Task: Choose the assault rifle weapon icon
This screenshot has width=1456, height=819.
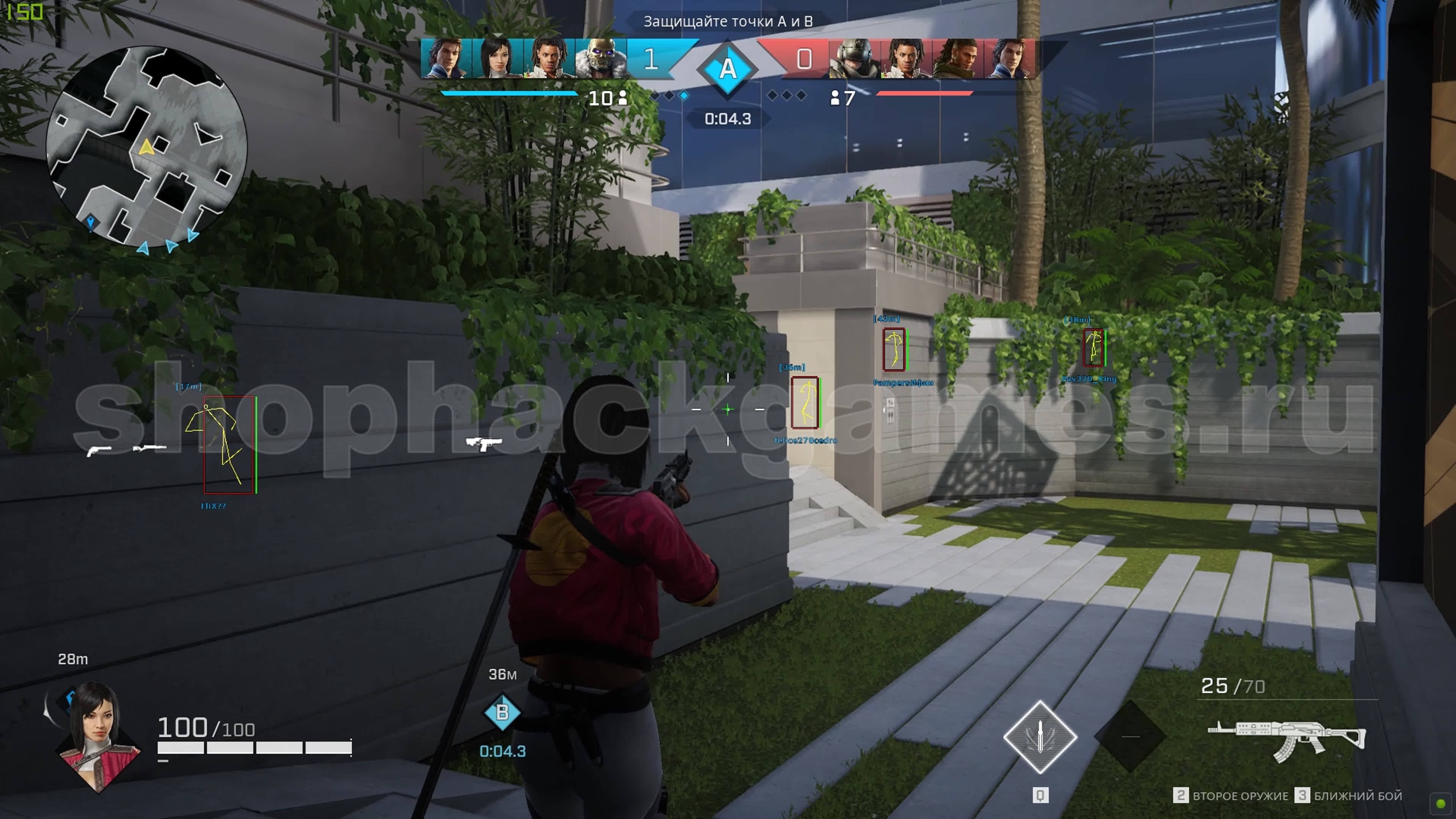Action: [1287, 739]
